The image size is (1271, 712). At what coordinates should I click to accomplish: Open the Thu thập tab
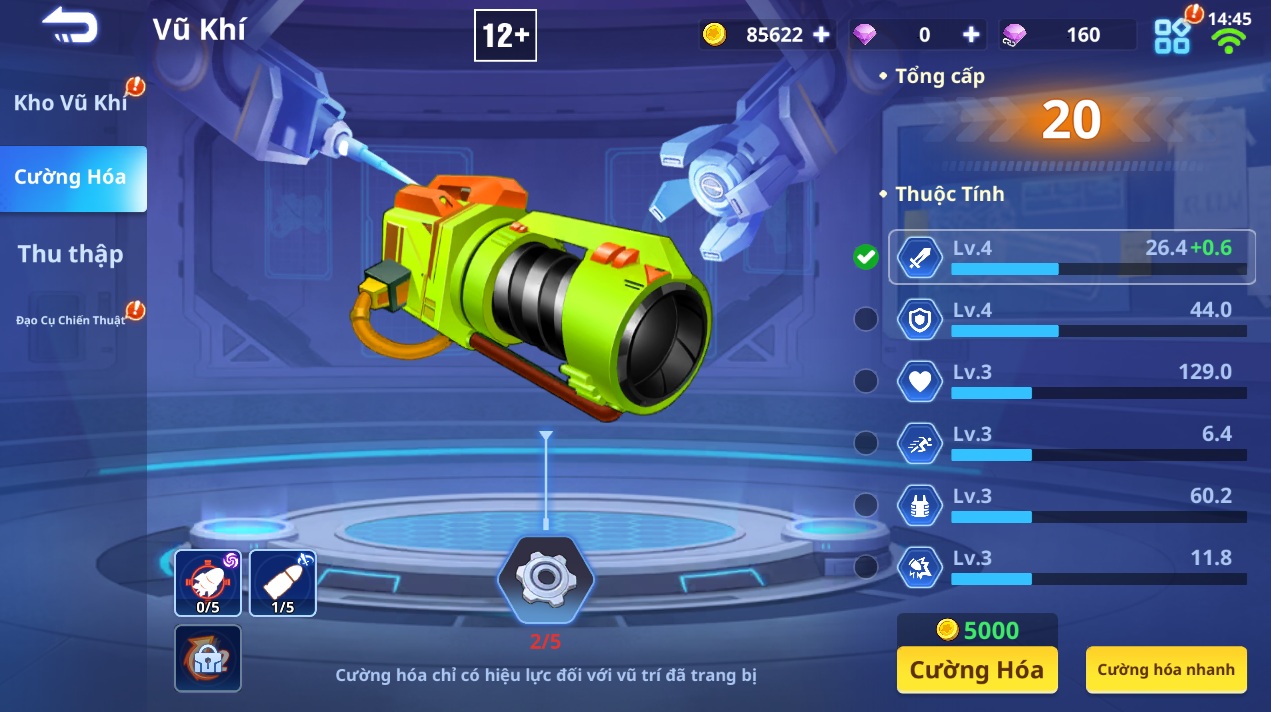[x=71, y=254]
